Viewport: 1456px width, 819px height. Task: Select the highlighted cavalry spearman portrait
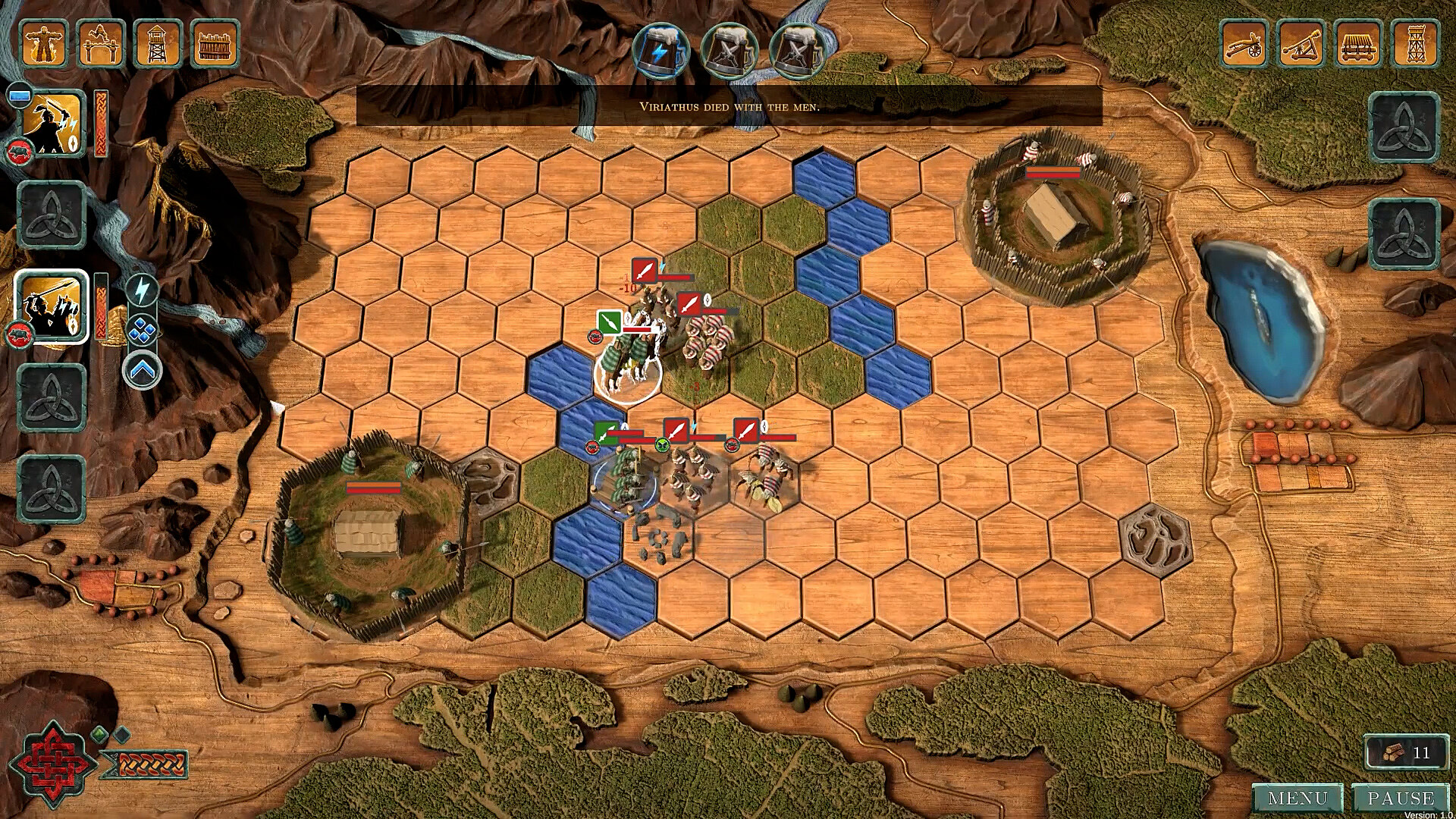point(52,307)
